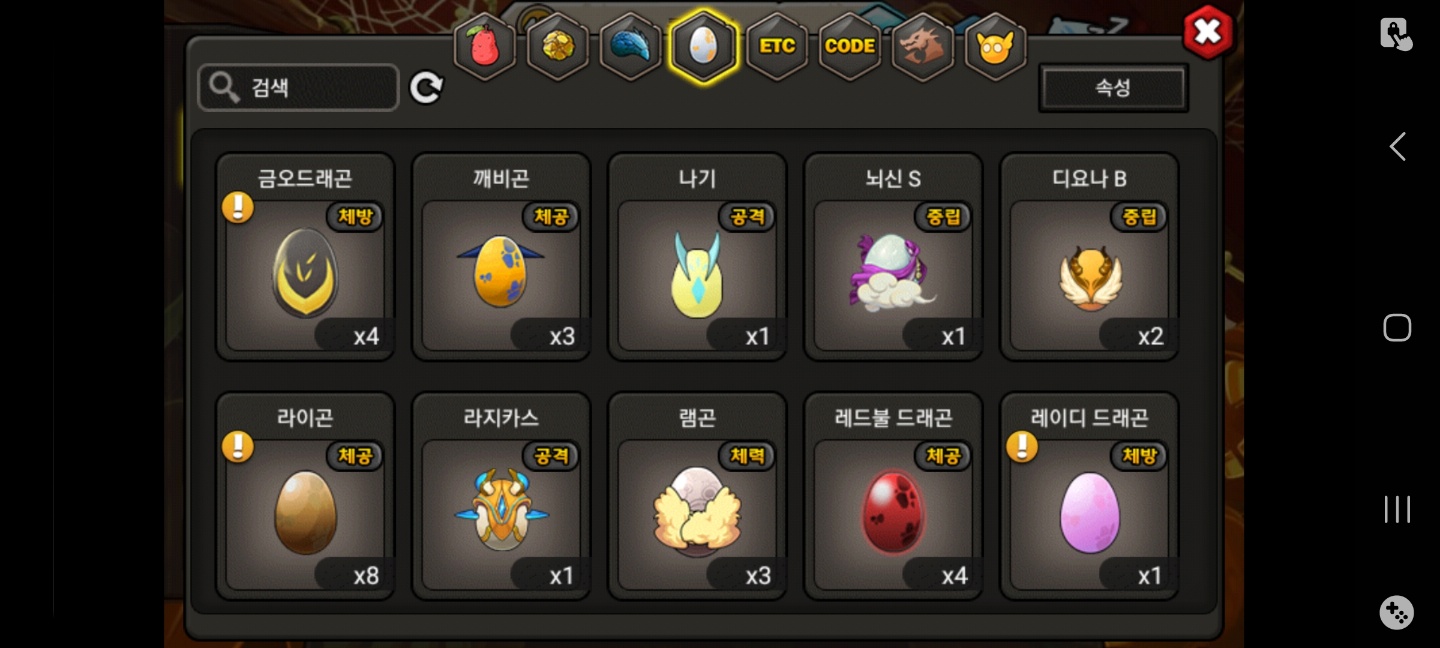Select the 라이곤 egg slot
This screenshot has width=1440, height=648.
coord(305,512)
